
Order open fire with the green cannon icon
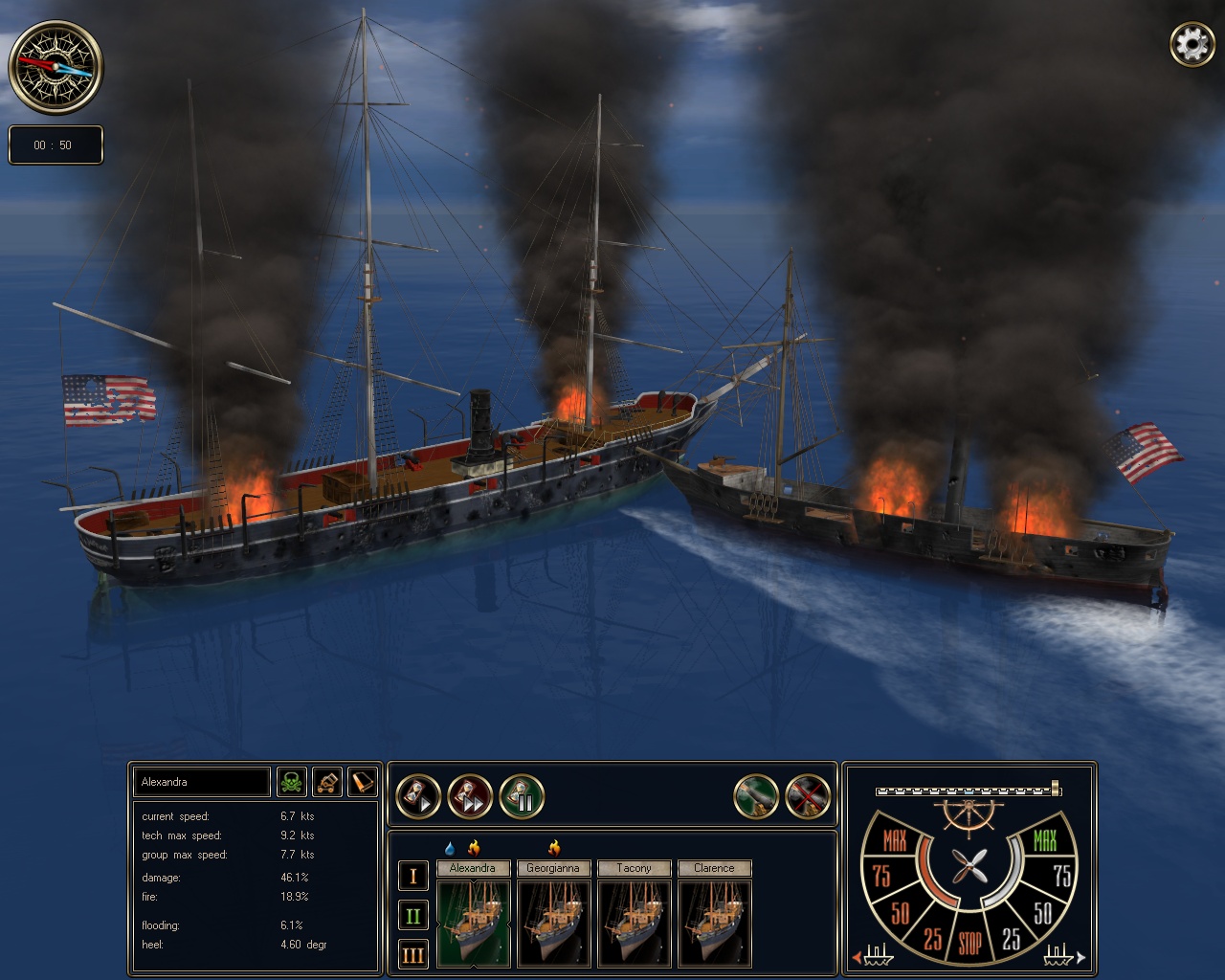click(x=756, y=795)
